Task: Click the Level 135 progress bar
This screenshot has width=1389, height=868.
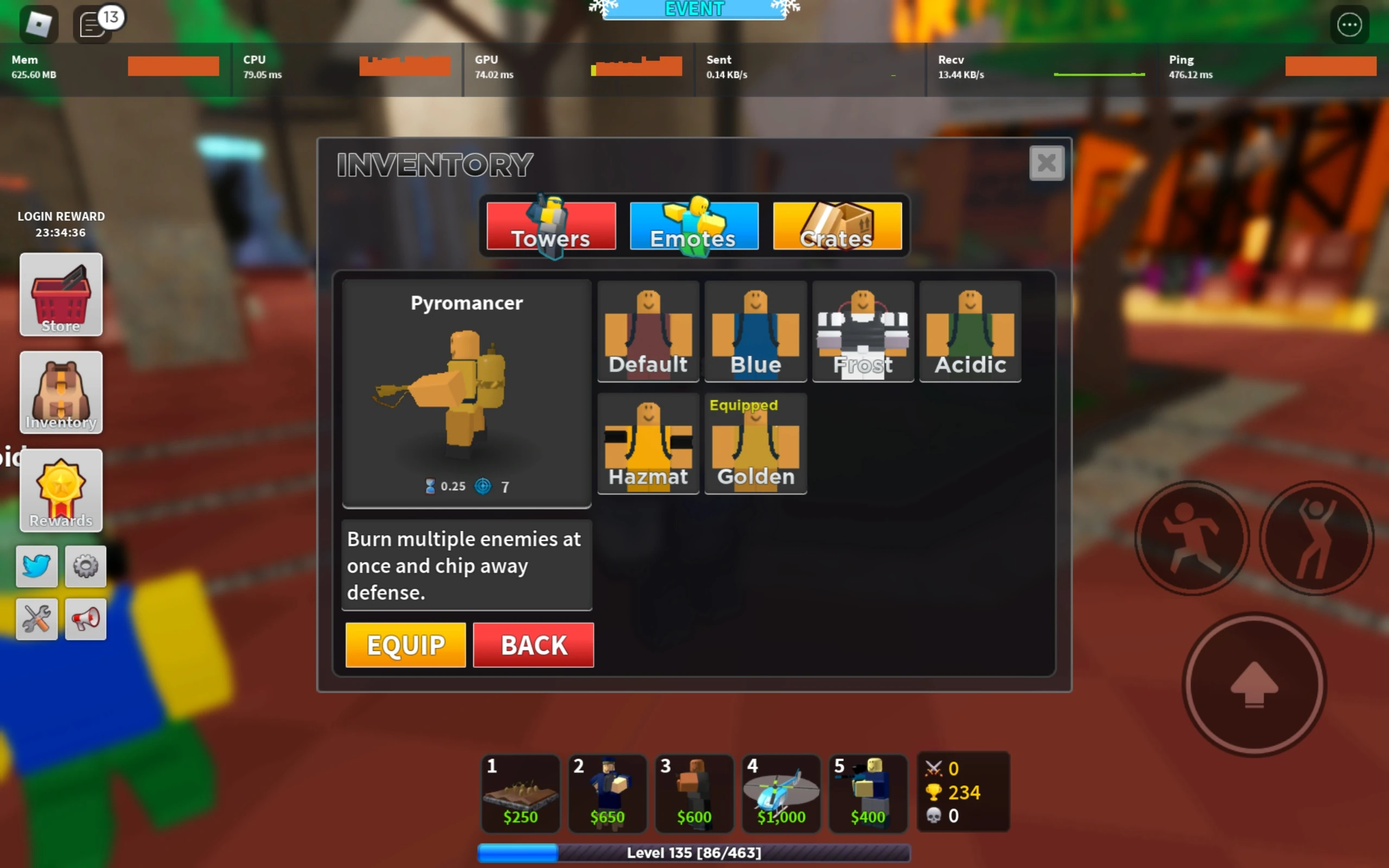Action: click(x=693, y=854)
